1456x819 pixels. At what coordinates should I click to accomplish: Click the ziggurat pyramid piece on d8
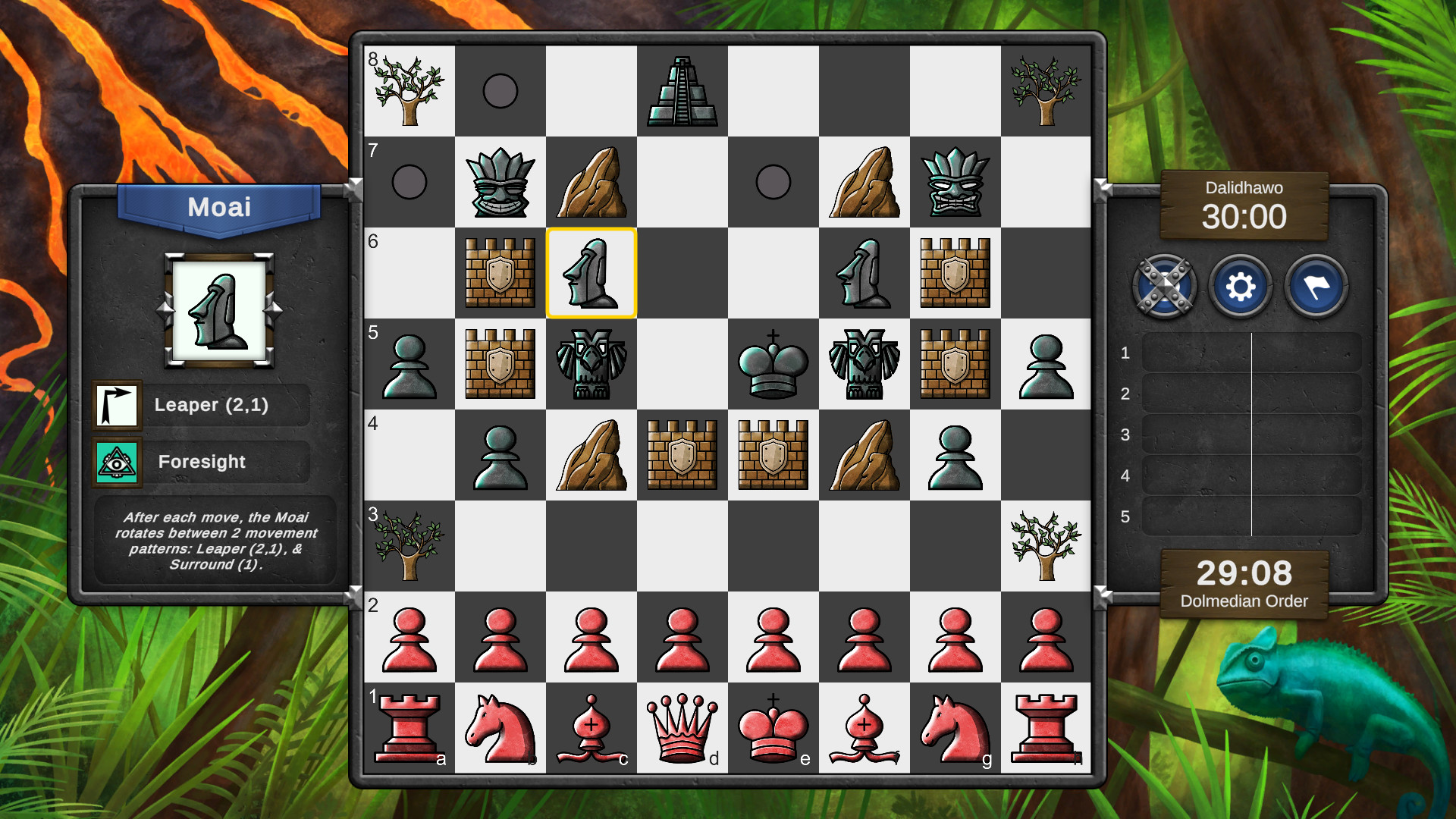[682, 91]
